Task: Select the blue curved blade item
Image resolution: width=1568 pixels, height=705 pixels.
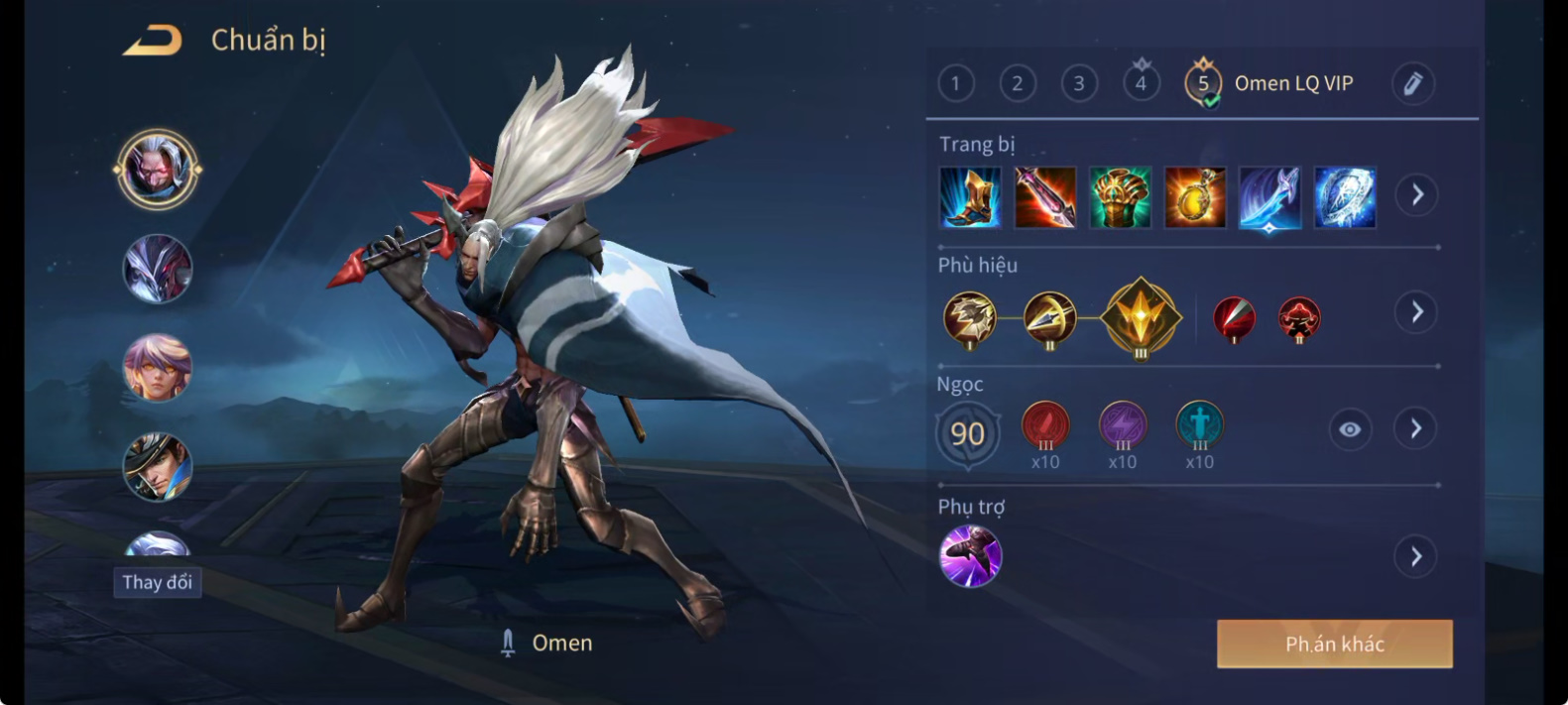Action: (1269, 197)
